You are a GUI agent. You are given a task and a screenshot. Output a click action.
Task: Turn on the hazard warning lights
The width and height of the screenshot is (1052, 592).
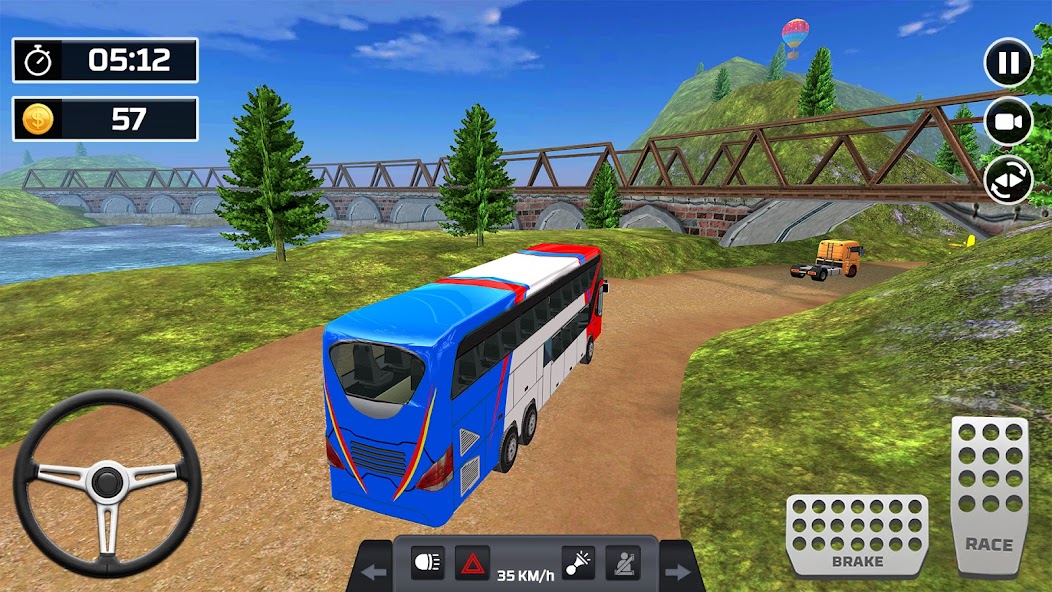(472, 563)
